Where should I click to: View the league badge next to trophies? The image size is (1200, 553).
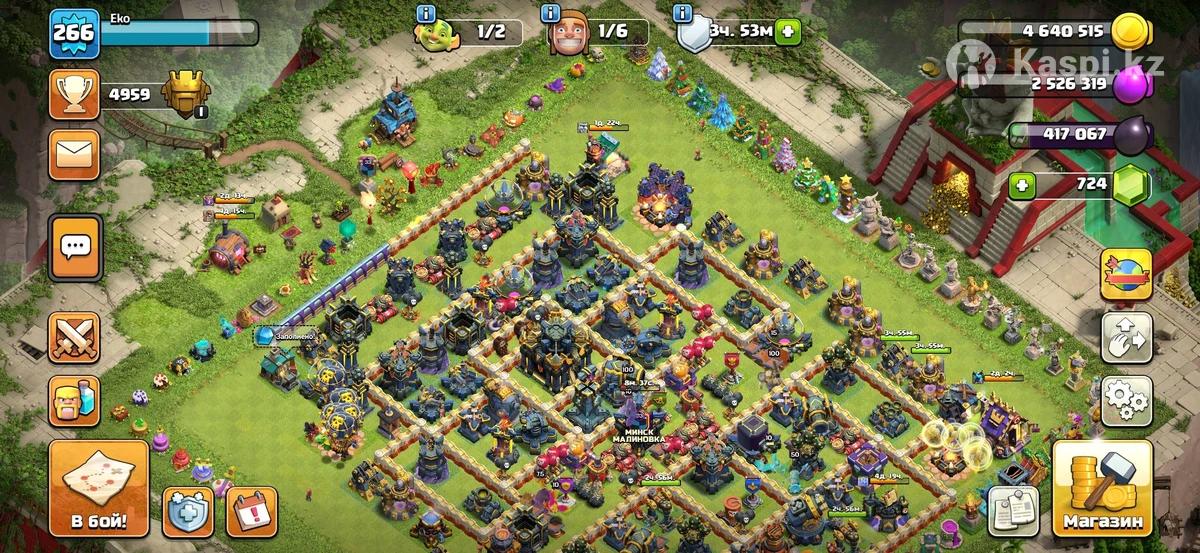click(x=183, y=94)
